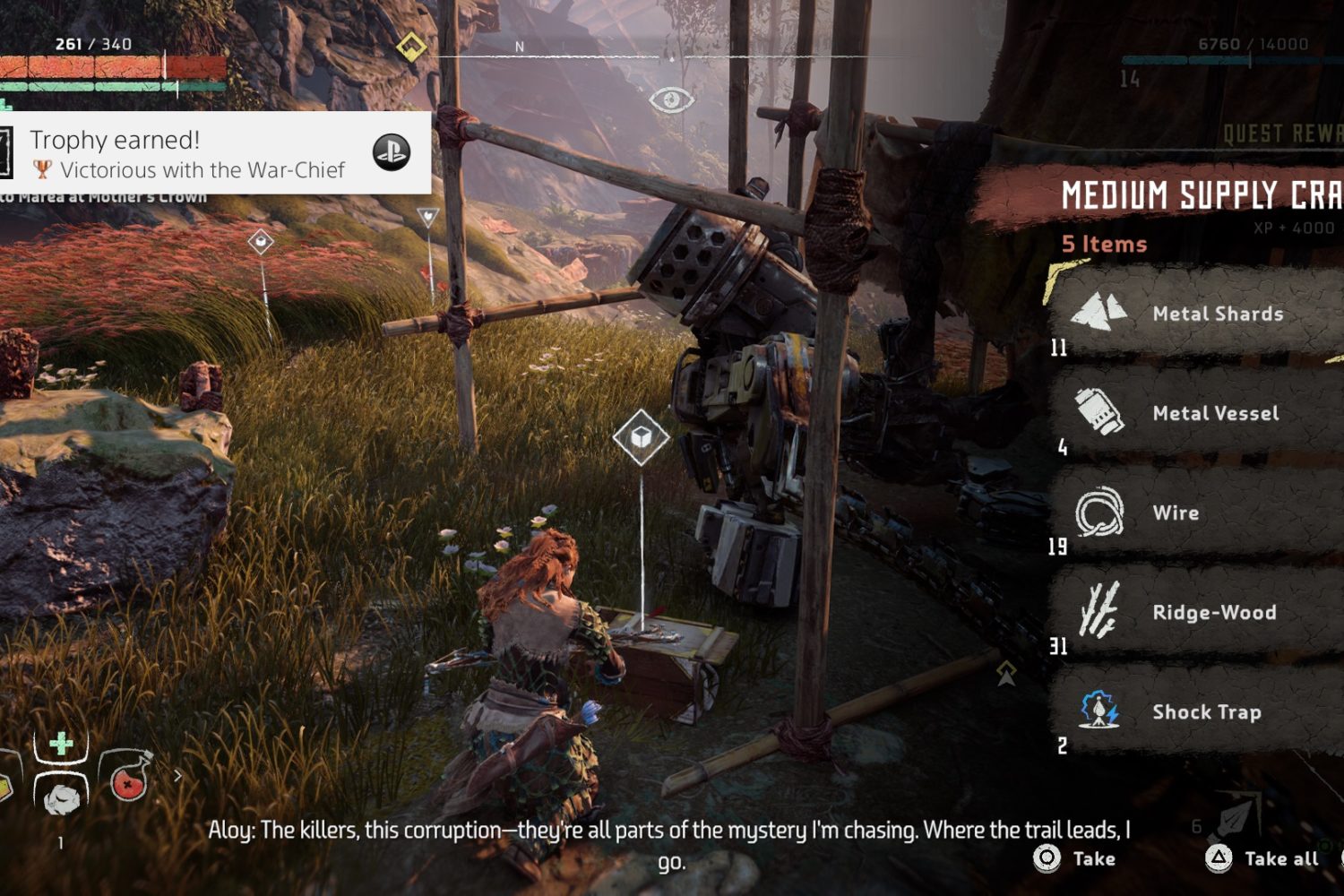The image size is (1344, 896).
Task: Choose the Shock Trap loot entry
Action: [1201, 711]
